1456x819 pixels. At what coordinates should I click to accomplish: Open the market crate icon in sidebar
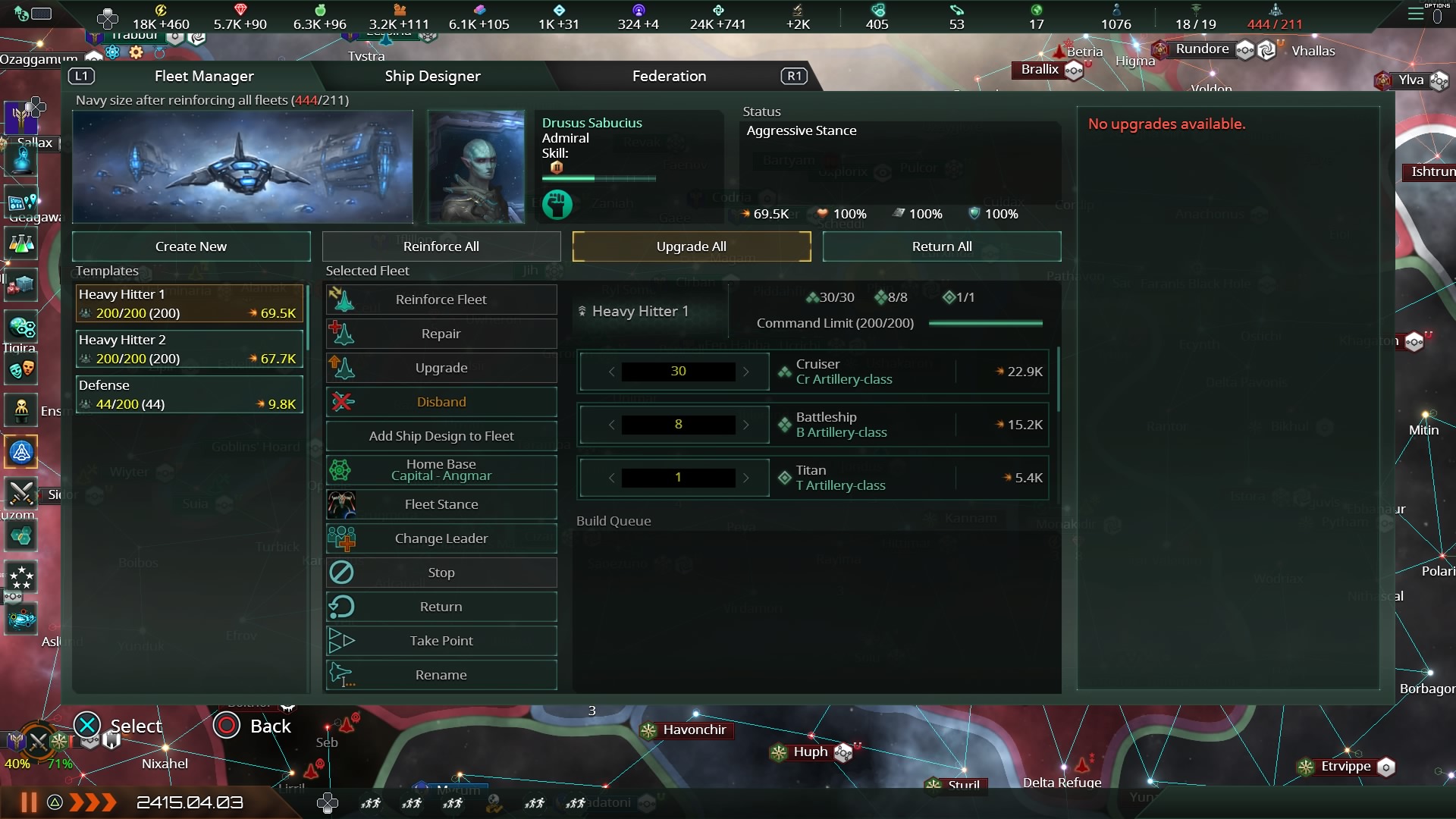click(21, 284)
